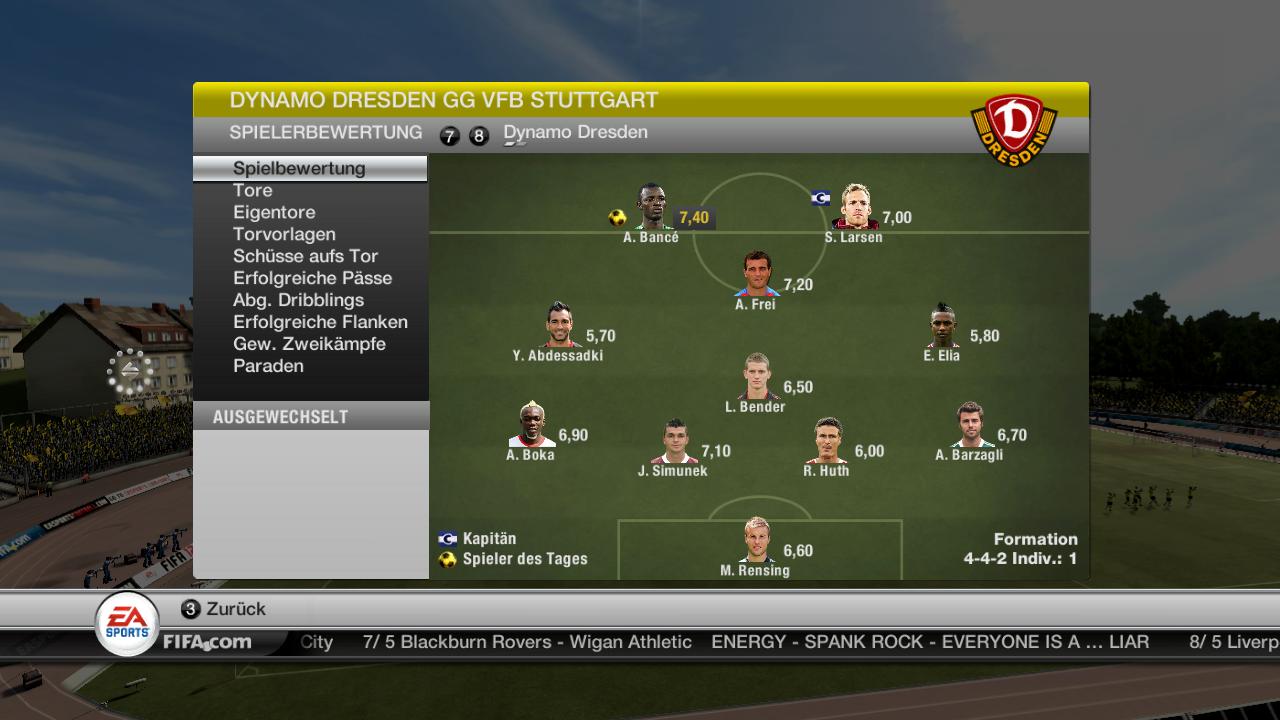
Task: Open Abg. Dribblings statistics
Action: coord(298,300)
